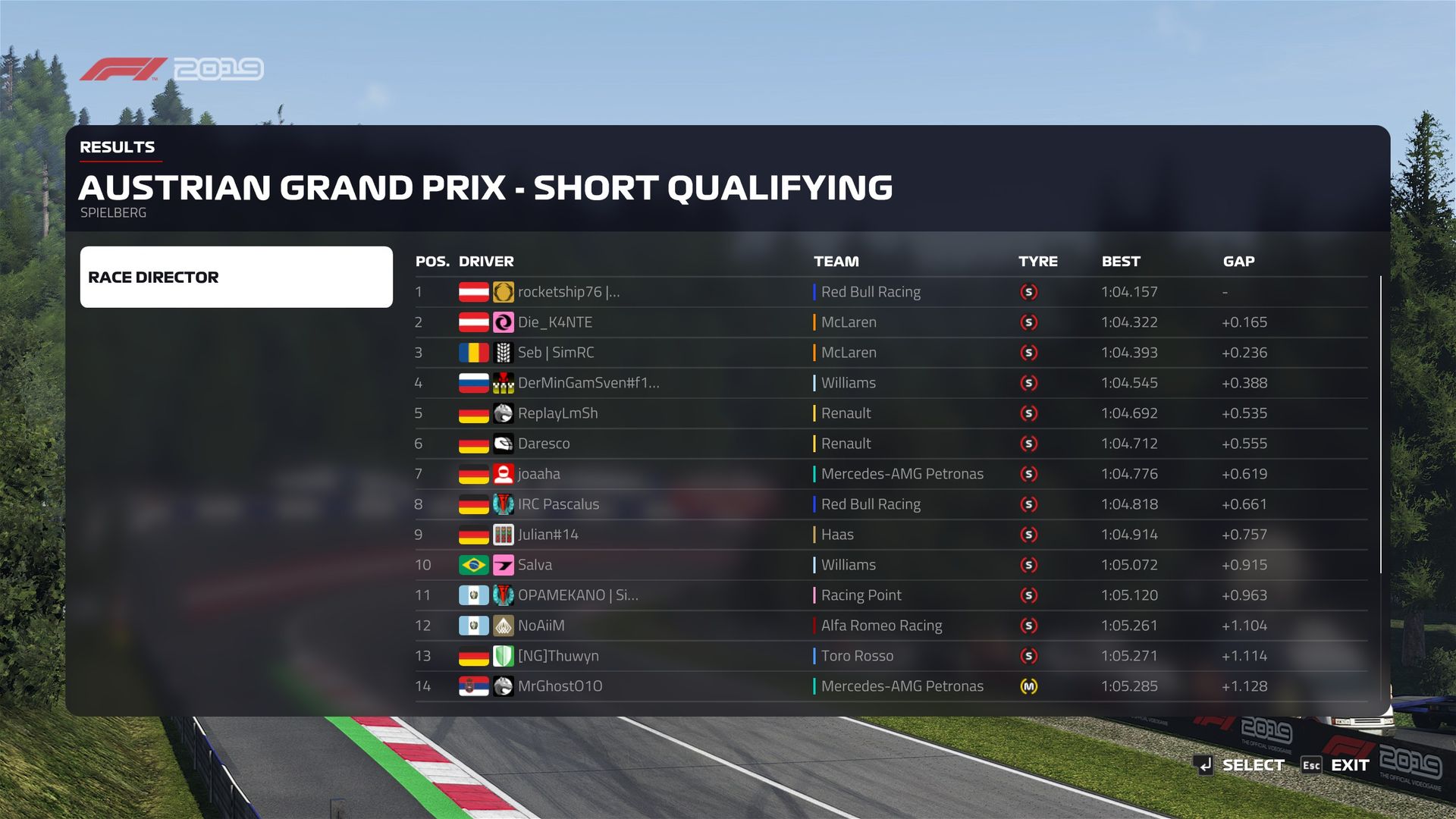Image resolution: width=1456 pixels, height=819 pixels.
Task: Open the Results tab
Action: click(x=118, y=147)
